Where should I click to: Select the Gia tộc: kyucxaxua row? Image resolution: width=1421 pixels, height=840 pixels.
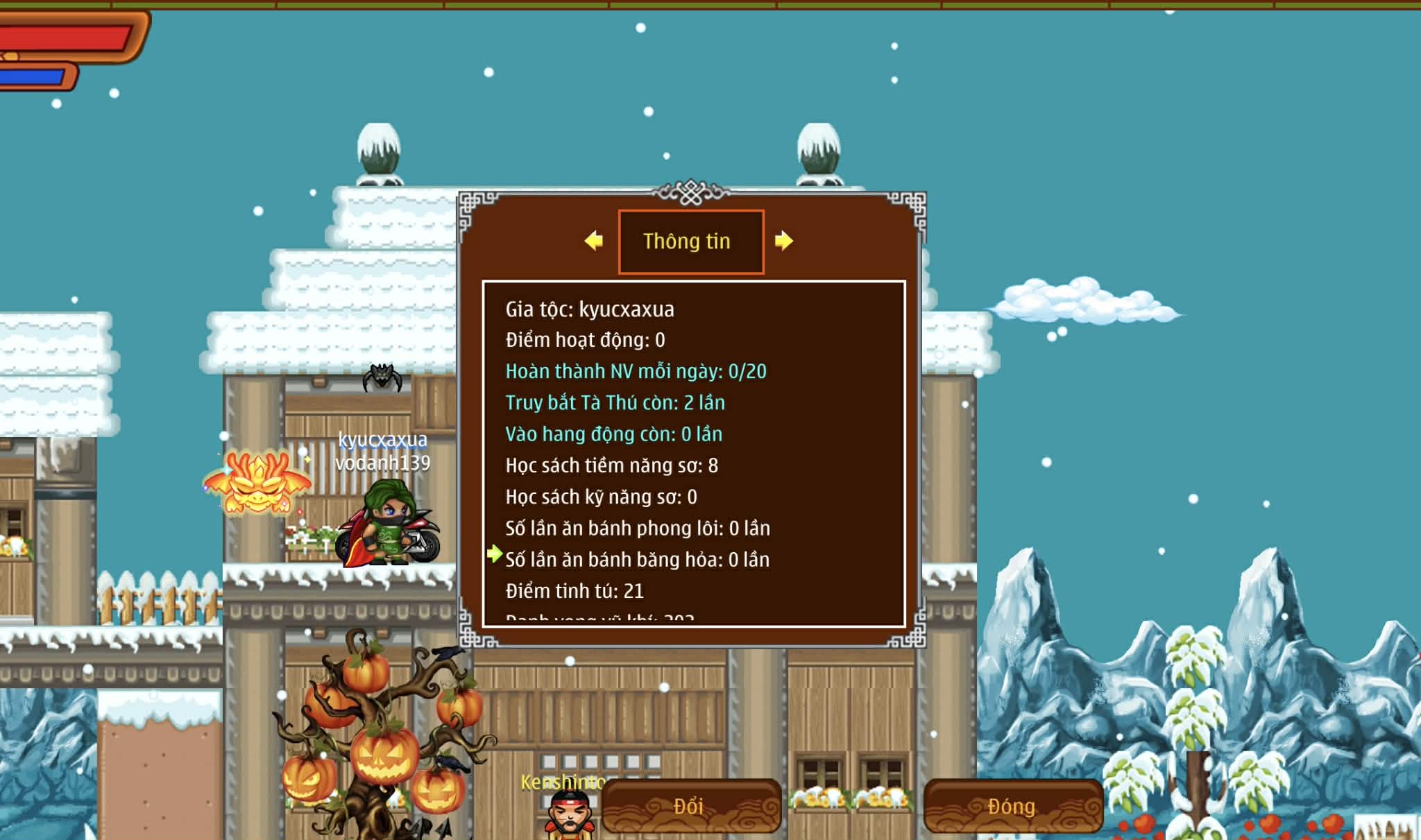pyautogui.click(x=590, y=309)
